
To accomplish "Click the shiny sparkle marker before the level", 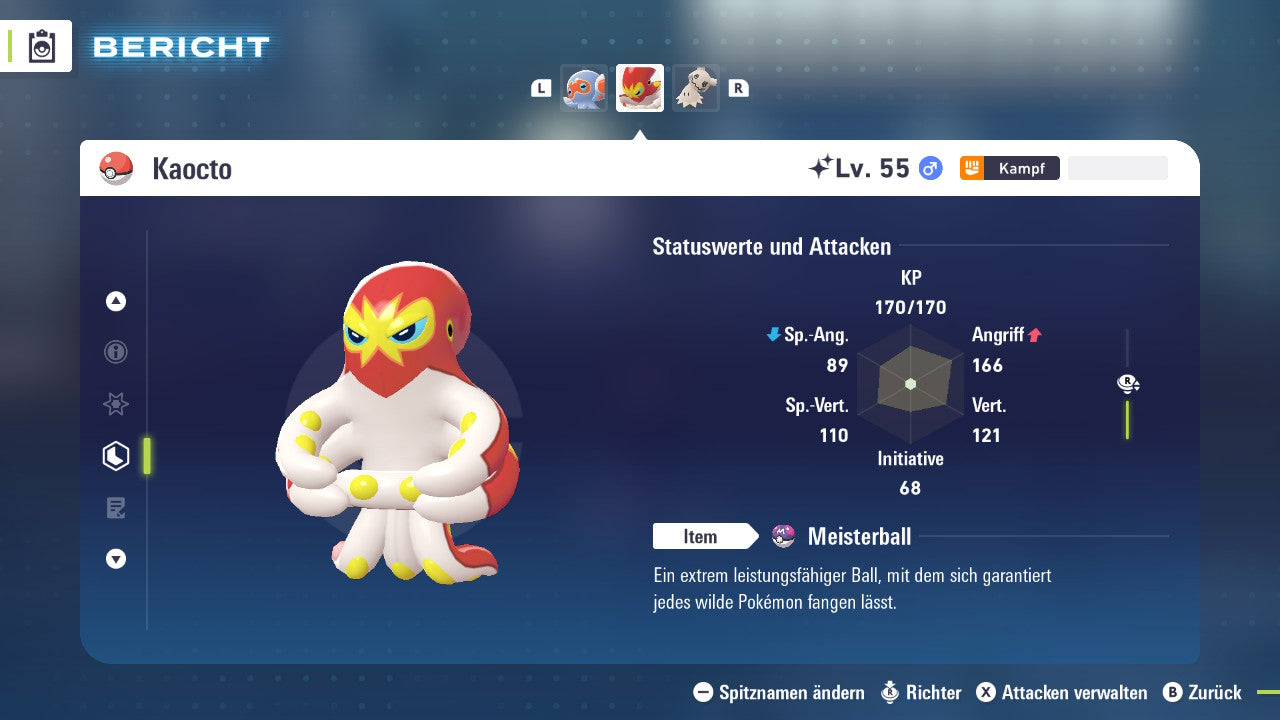I will [x=822, y=166].
